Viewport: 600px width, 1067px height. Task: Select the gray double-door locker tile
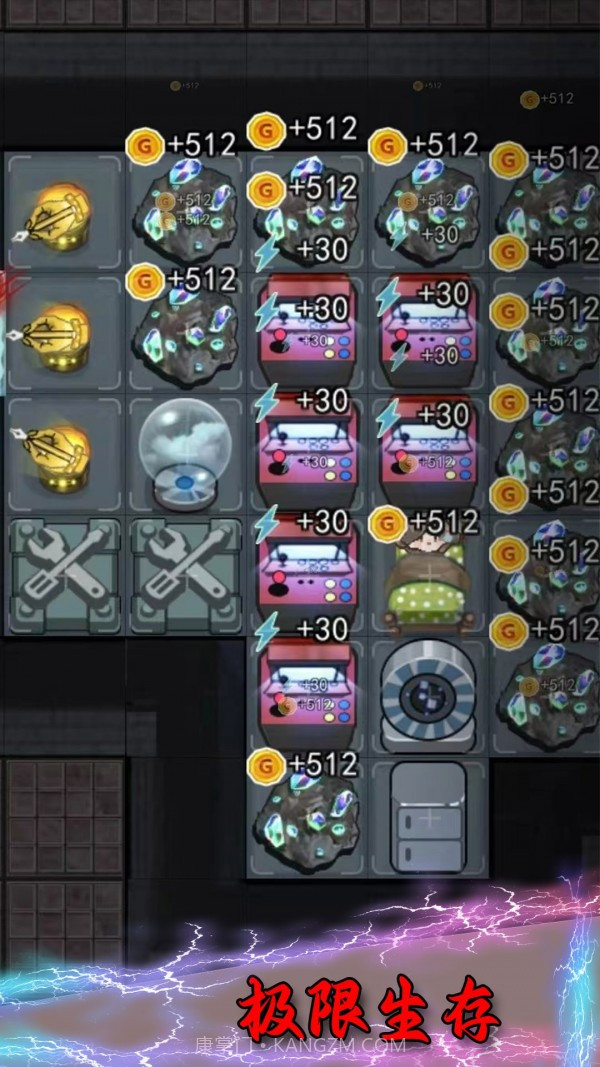click(x=429, y=817)
